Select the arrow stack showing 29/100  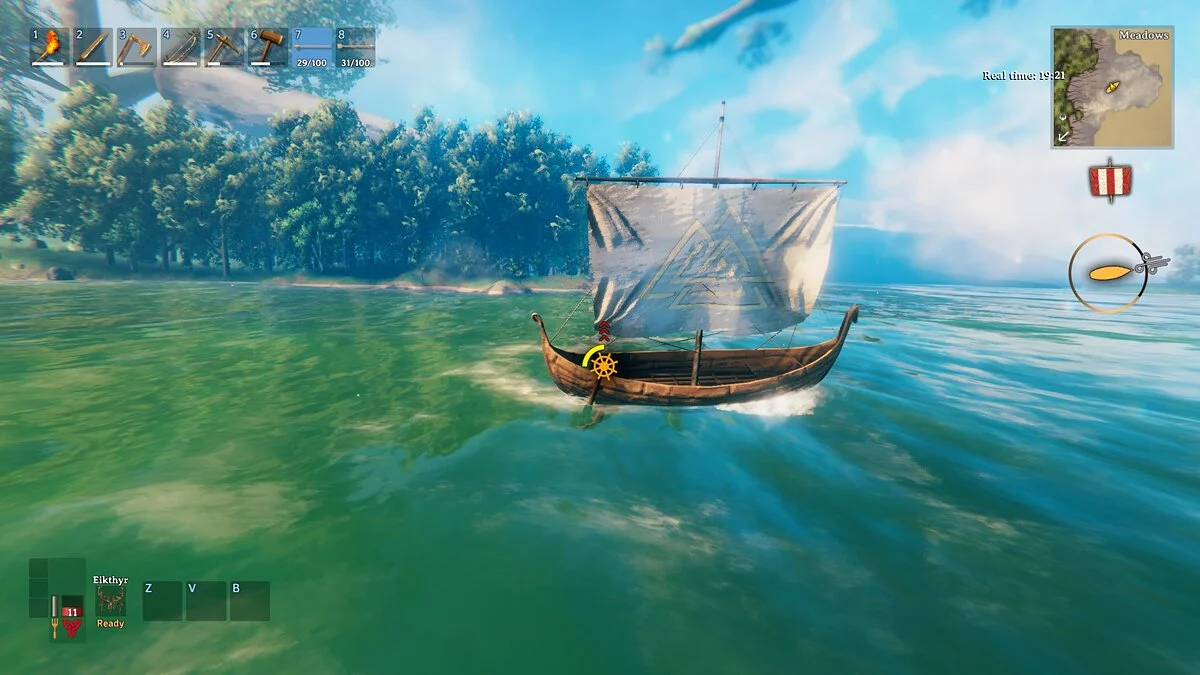[312, 47]
